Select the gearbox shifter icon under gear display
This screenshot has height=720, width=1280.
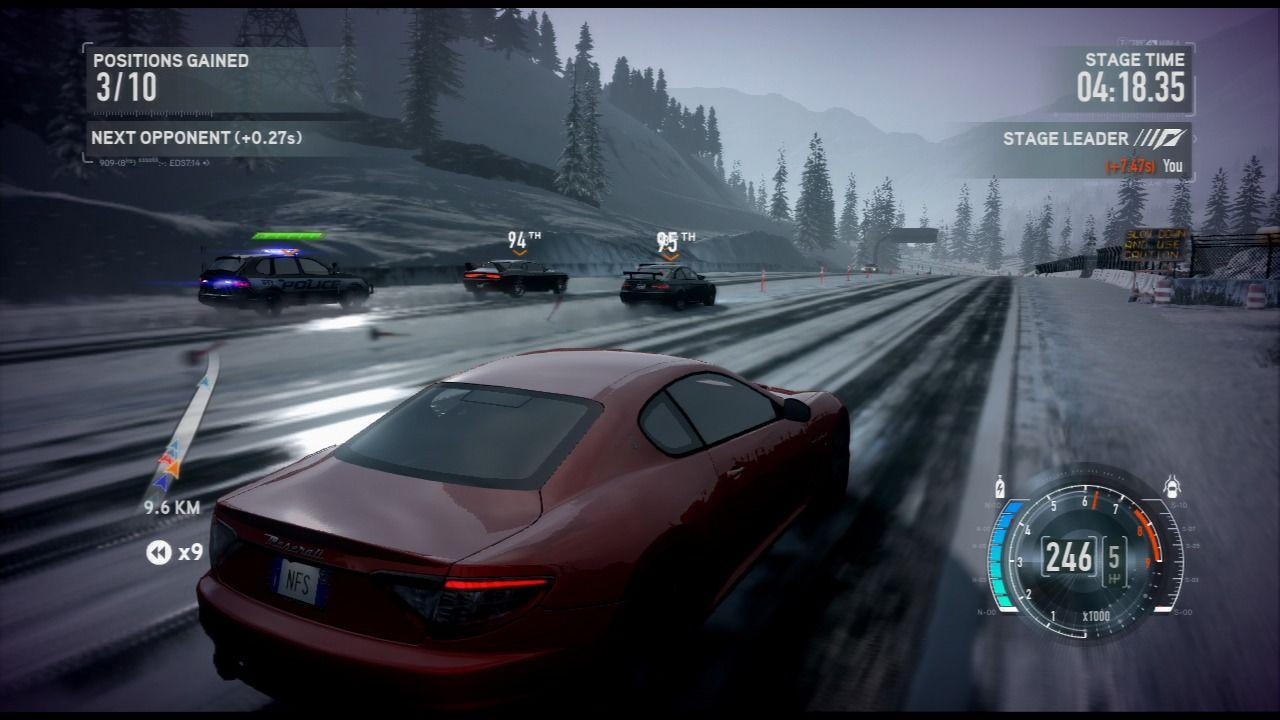pos(1115,577)
